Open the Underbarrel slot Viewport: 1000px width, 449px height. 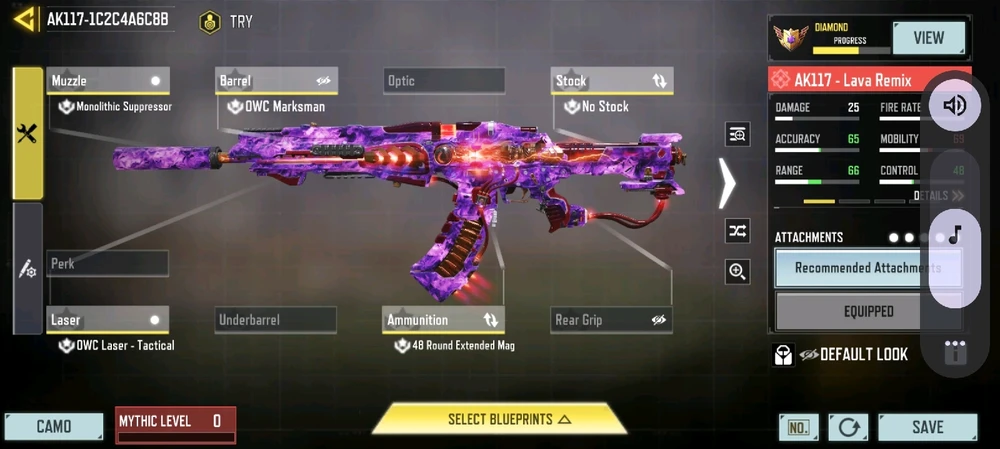pos(276,320)
